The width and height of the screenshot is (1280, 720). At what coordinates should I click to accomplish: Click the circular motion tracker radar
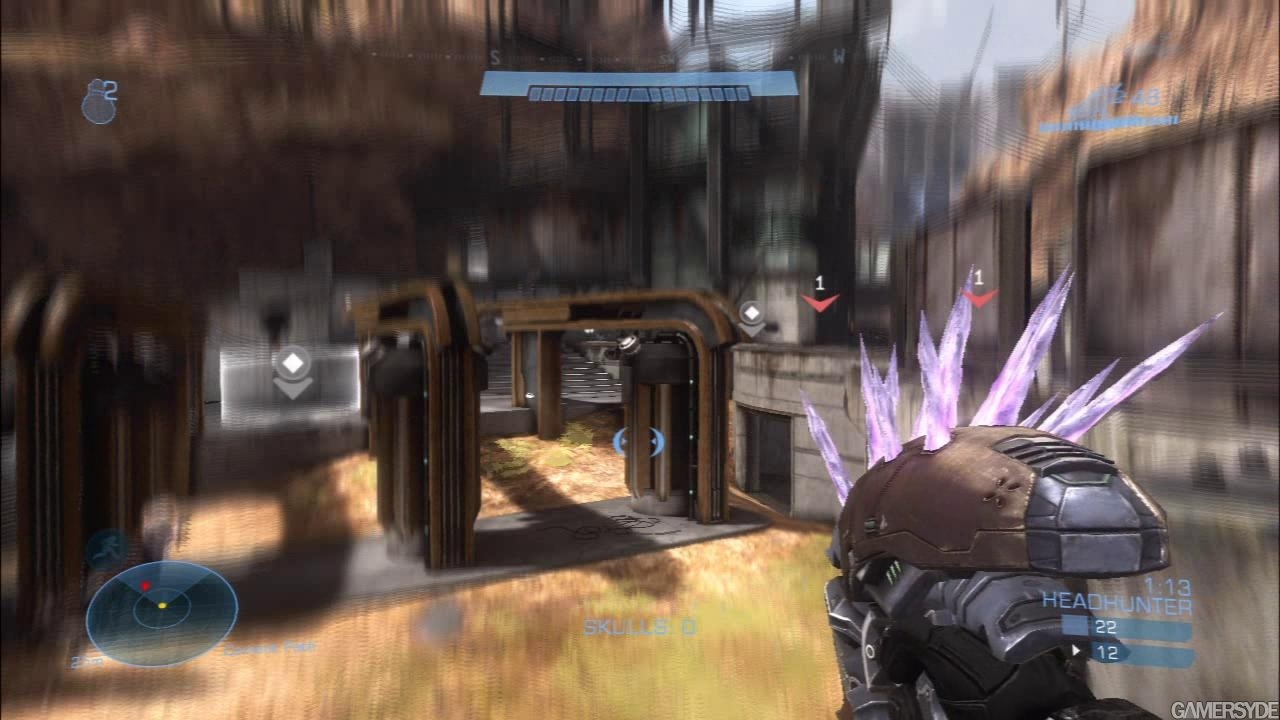[x=162, y=612]
